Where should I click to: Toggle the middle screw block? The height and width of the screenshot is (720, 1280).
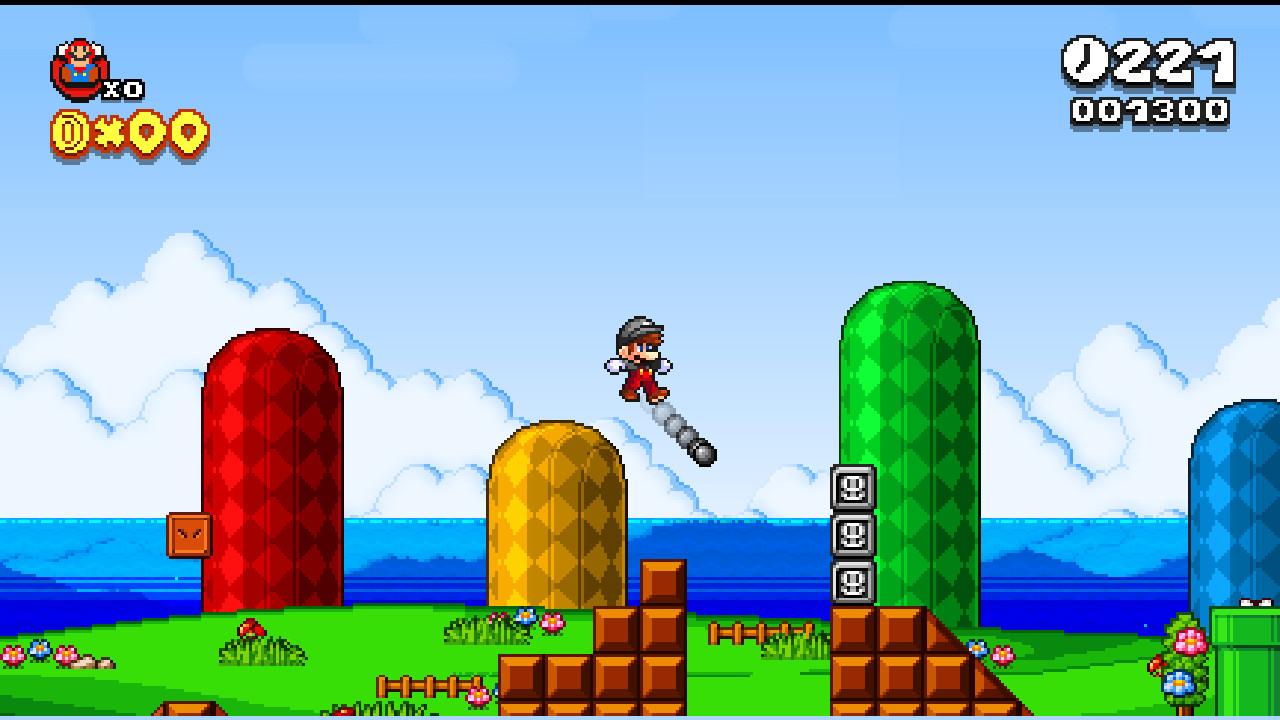tap(851, 536)
